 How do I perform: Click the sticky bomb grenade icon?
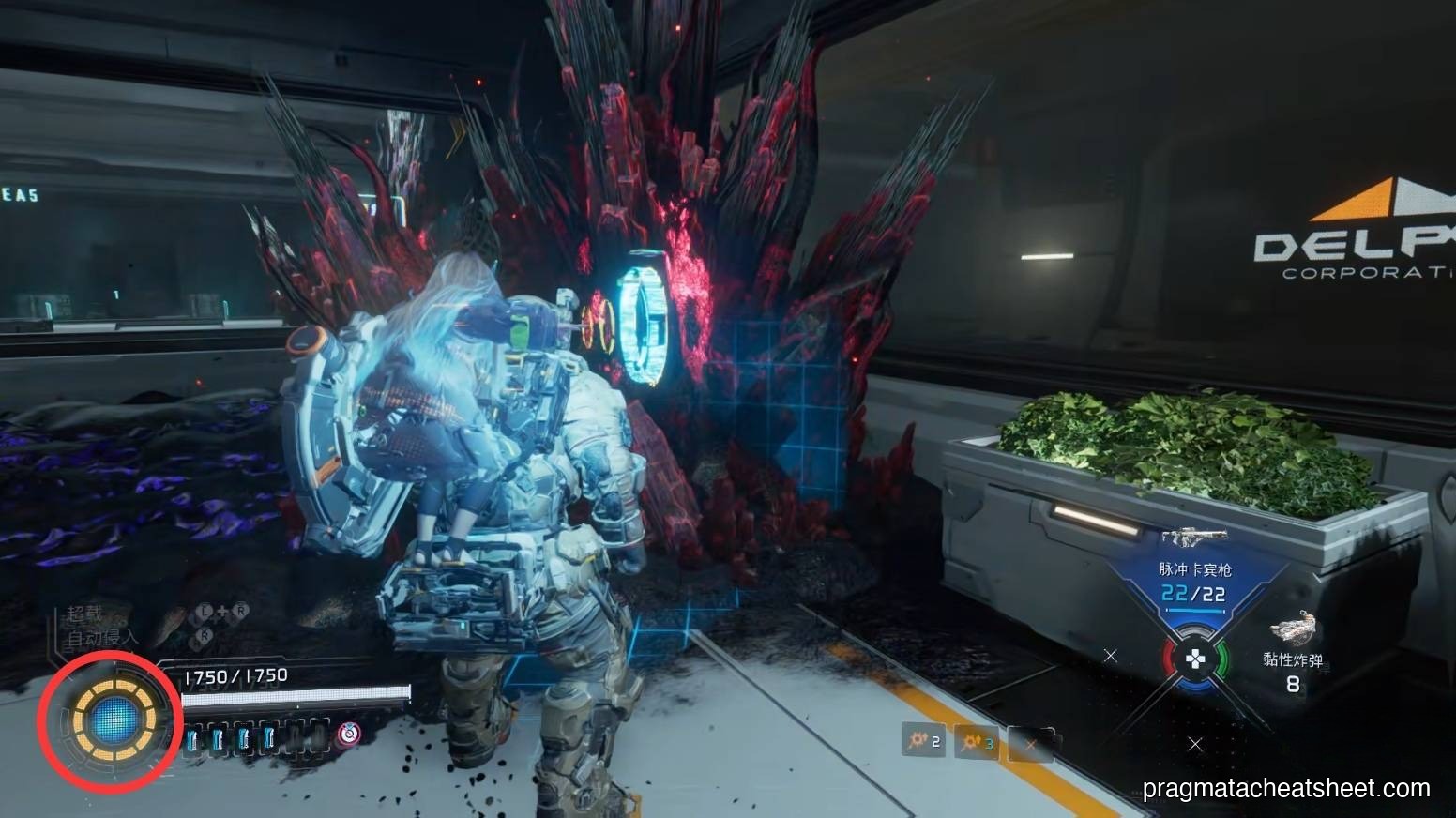click(1295, 627)
